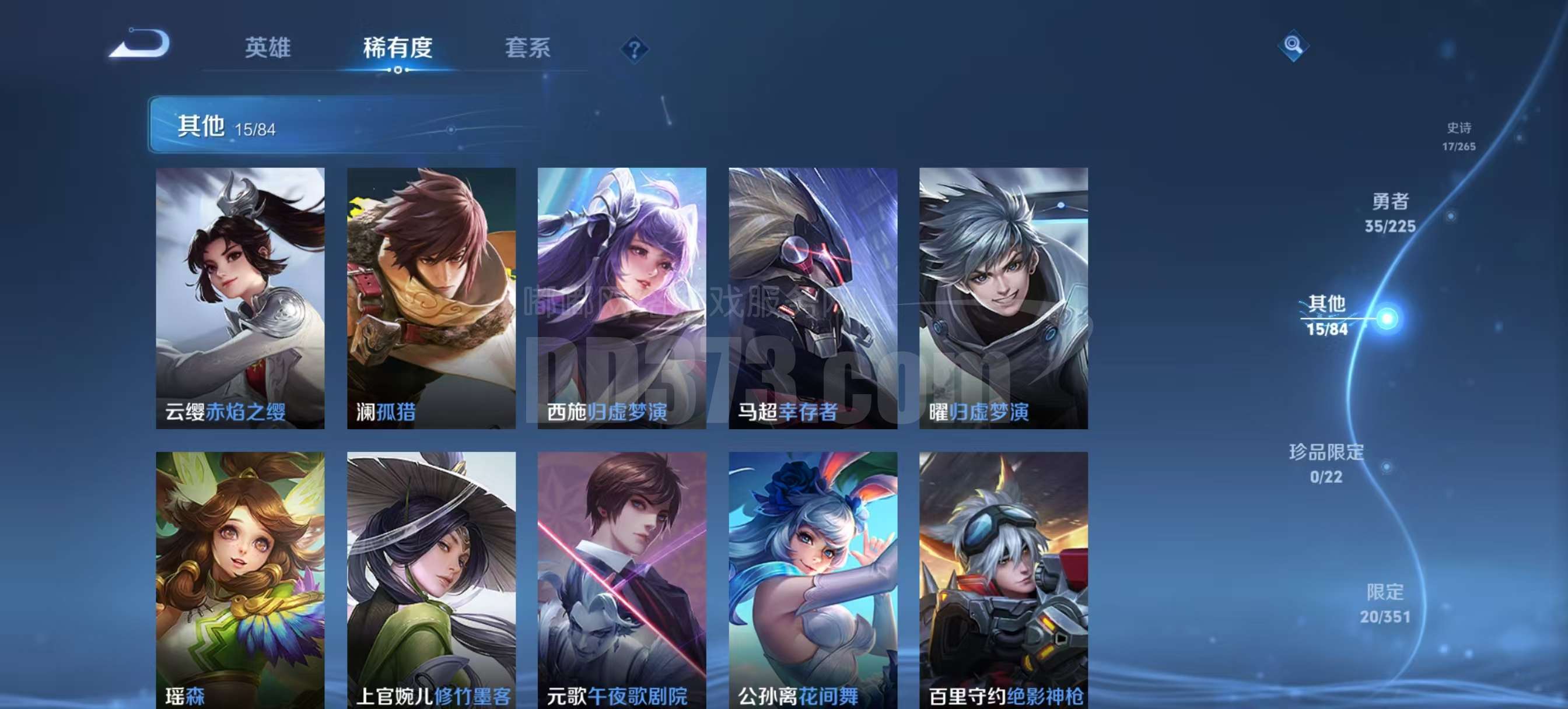Screen dimensions: 1568x709
Task: Select the 稀有度 tab
Action: point(397,47)
